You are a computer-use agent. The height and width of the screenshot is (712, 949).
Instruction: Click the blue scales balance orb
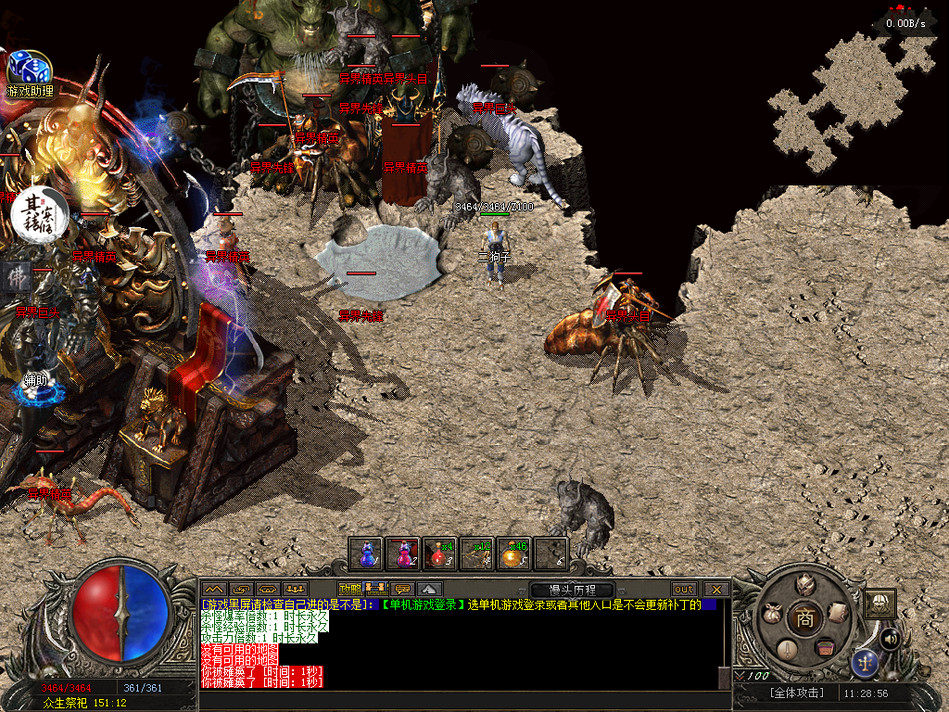[x=865, y=662]
